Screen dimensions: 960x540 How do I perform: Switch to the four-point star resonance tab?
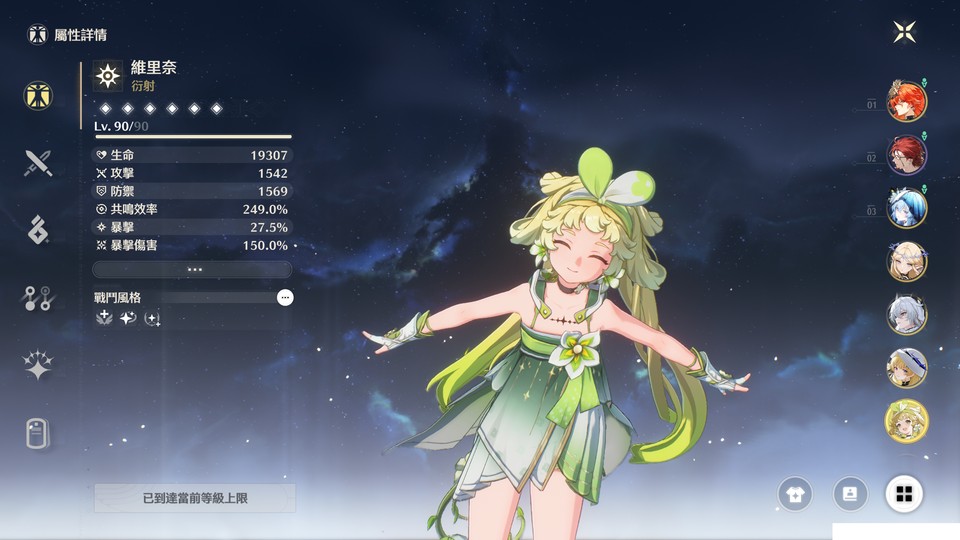39,365
